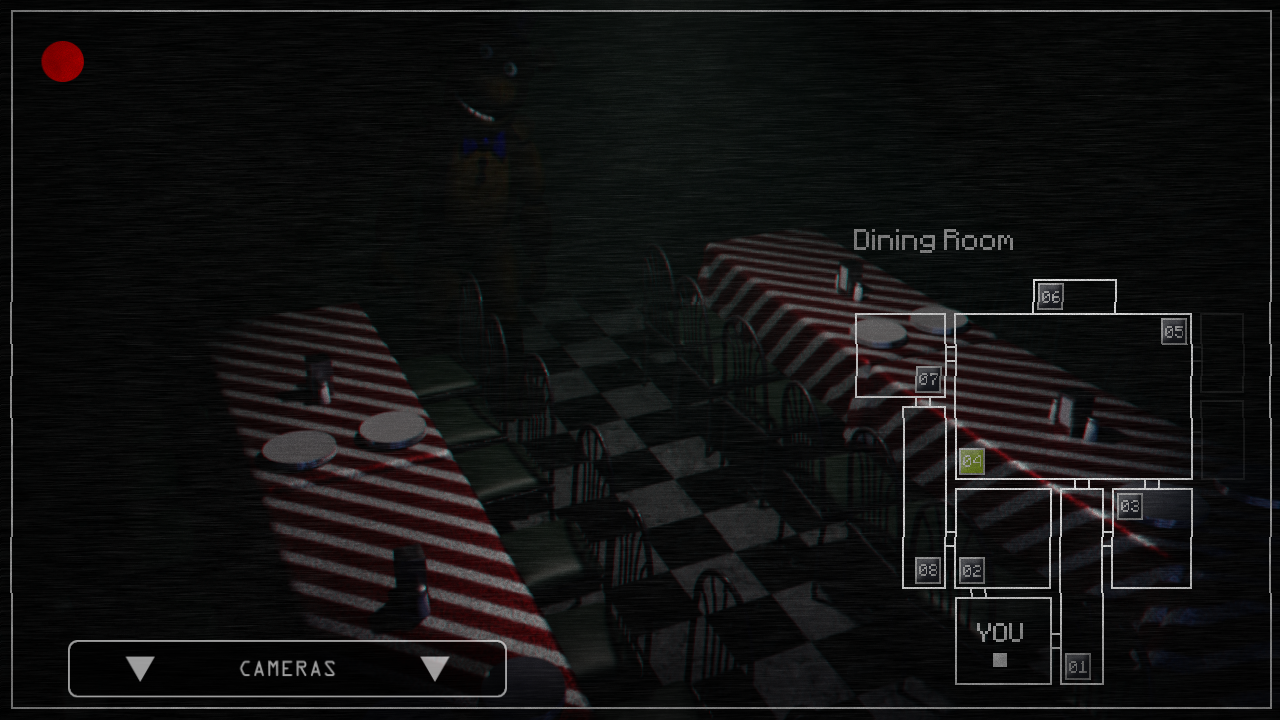Click the small square inside the YOU box

click(x=1000, y=659)
